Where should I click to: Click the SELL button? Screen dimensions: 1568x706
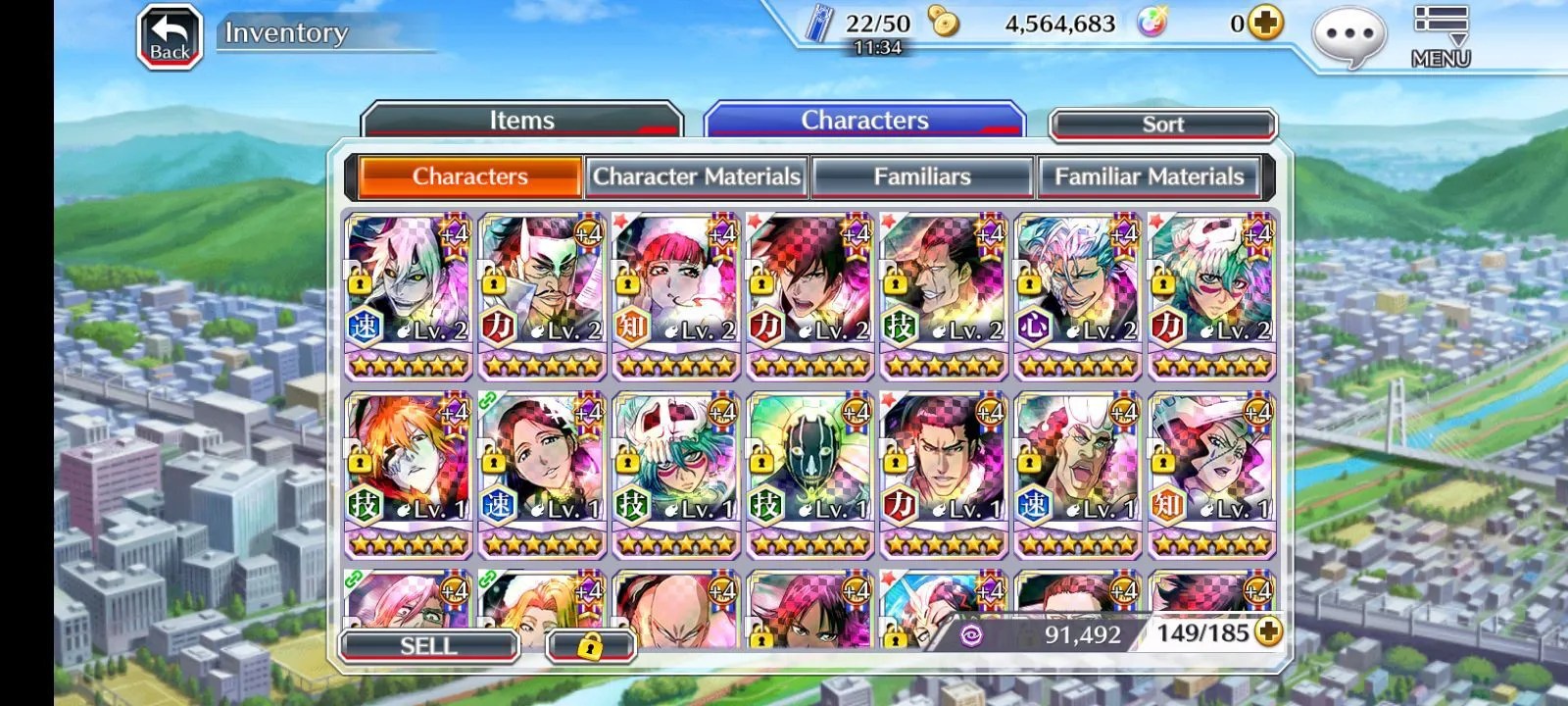428,646
